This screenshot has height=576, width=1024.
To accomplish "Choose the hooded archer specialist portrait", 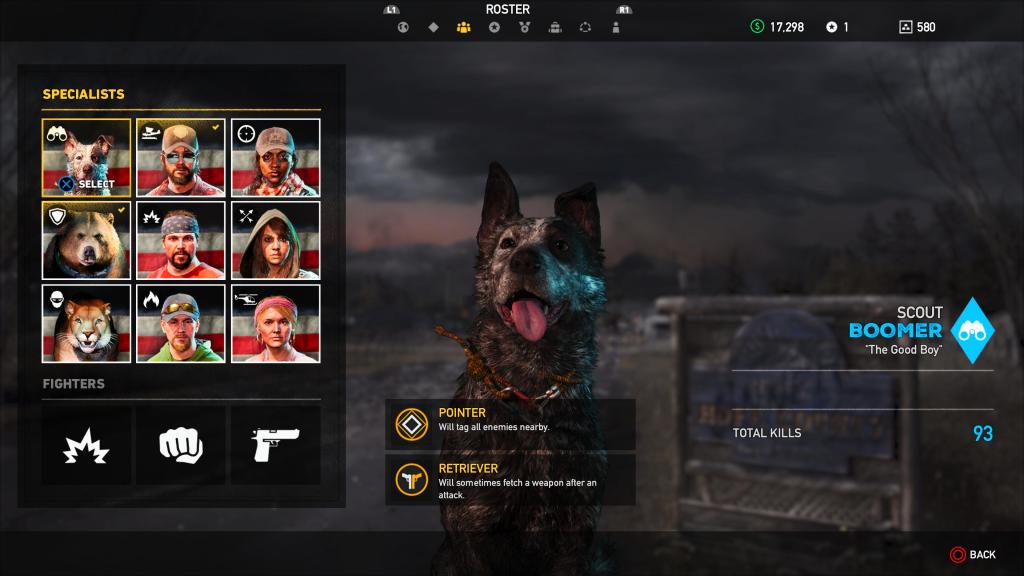I will (276, 240).
